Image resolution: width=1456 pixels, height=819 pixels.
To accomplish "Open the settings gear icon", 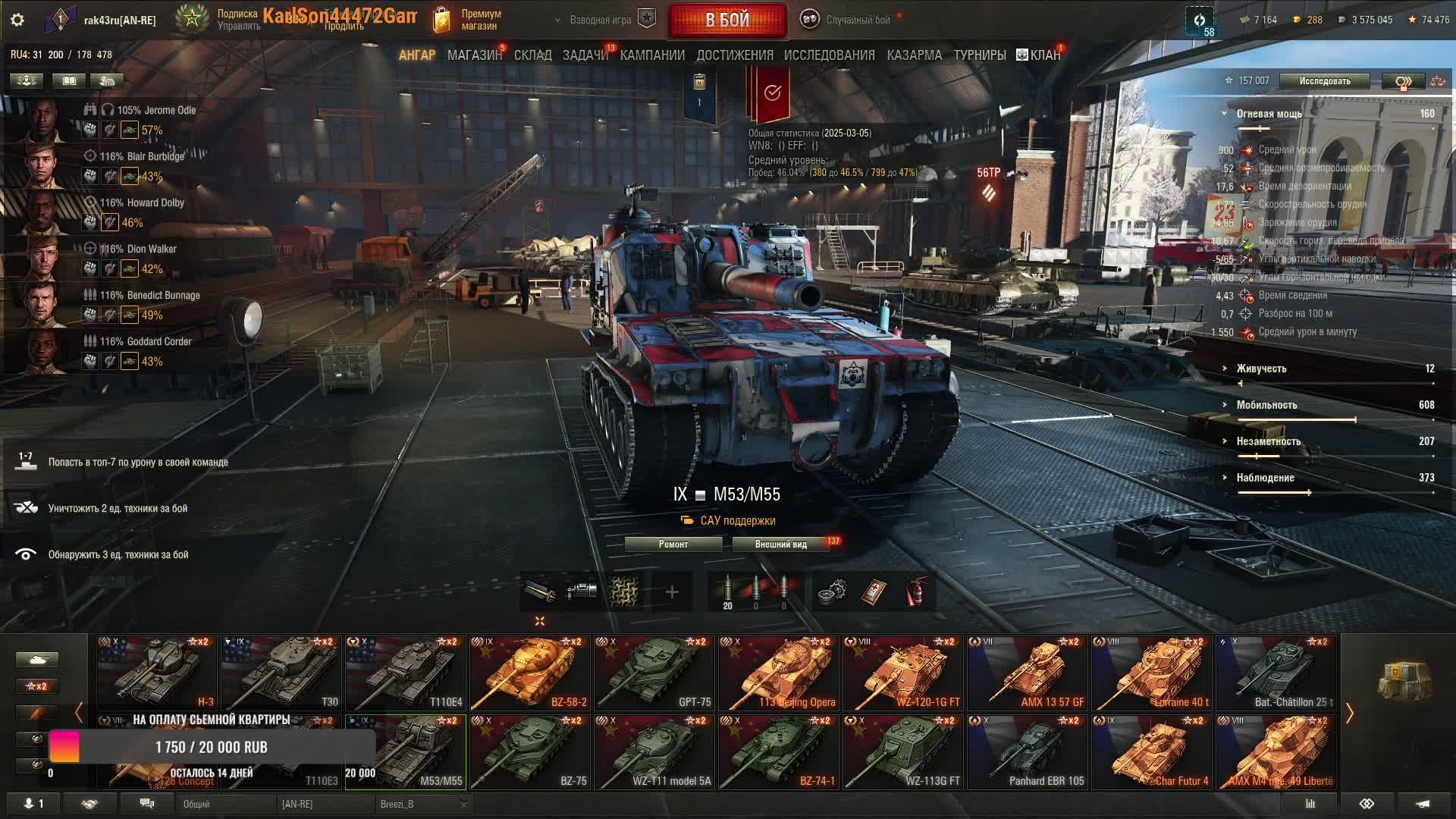I will (x=17, y=20).
